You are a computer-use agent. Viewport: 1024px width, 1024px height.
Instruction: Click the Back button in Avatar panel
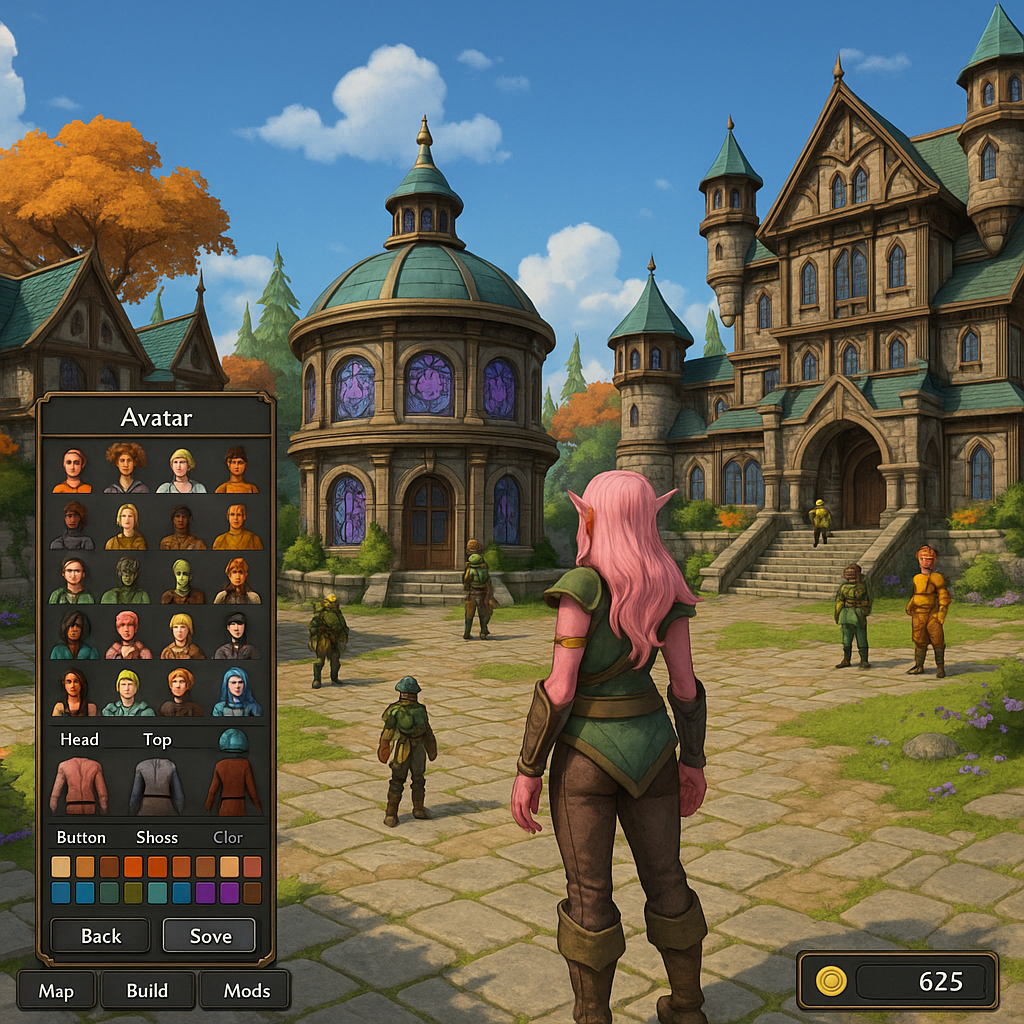pos(100,936)
